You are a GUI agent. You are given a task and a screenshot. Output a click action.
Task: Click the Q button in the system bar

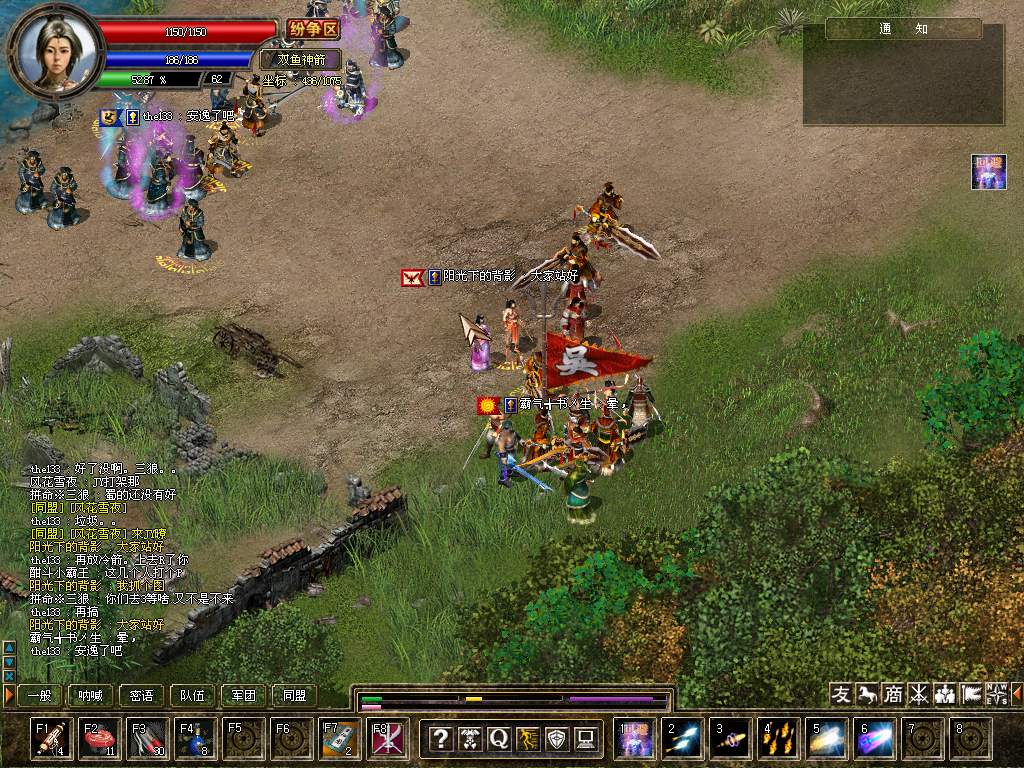pos(499,739)
